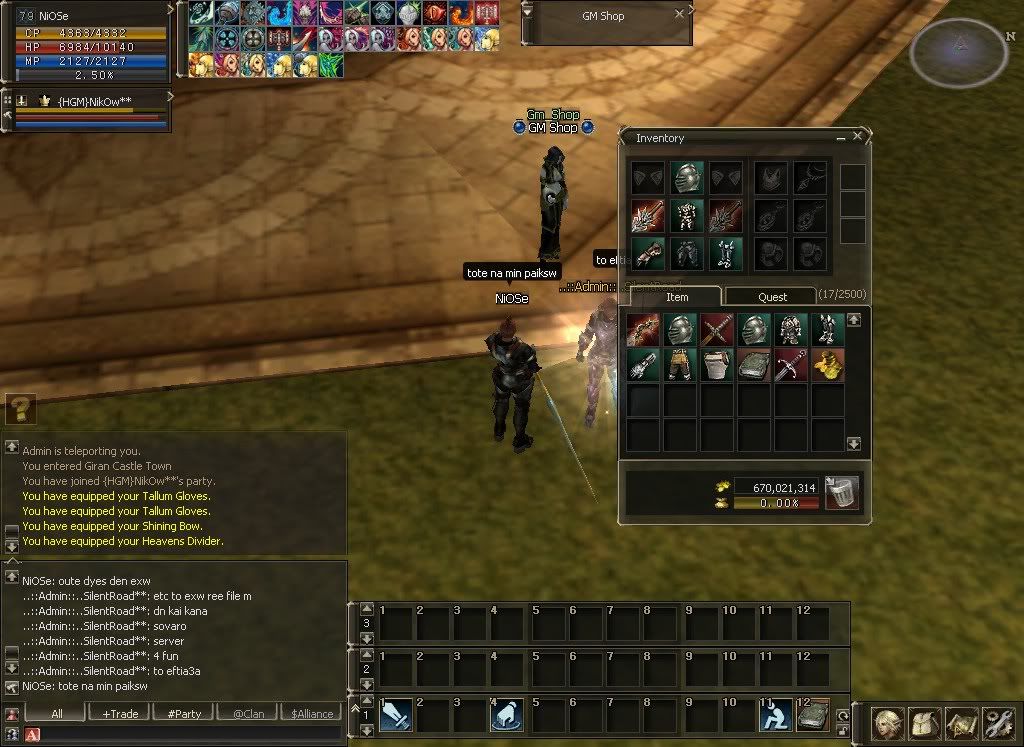Switch chat to the +Trade tab
The image size is (1024, 747).
tap(119, 713)
